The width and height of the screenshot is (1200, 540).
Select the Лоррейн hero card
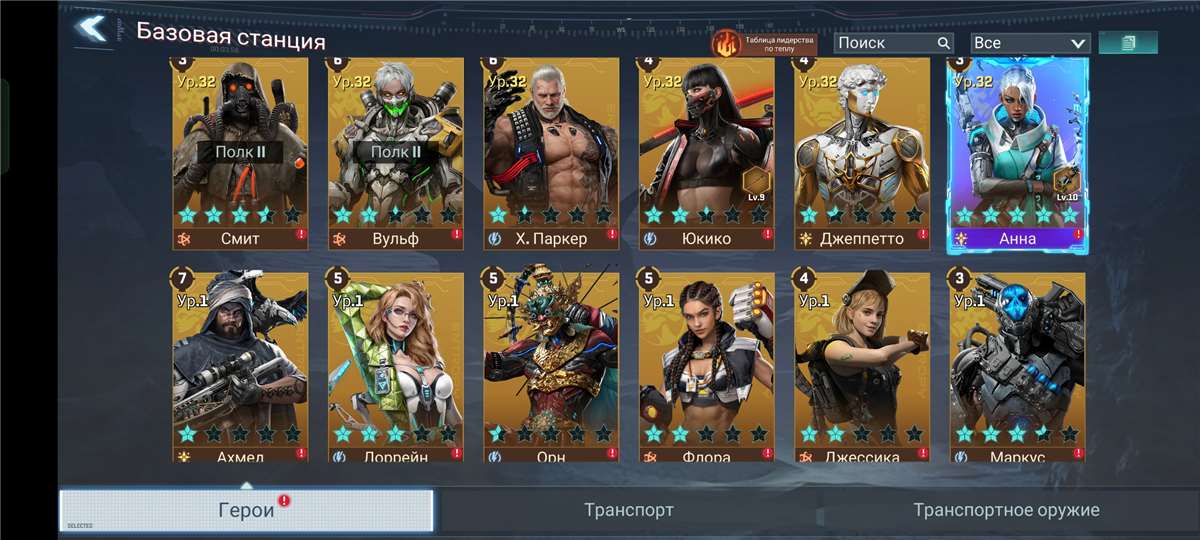click(x=396, y=365)
